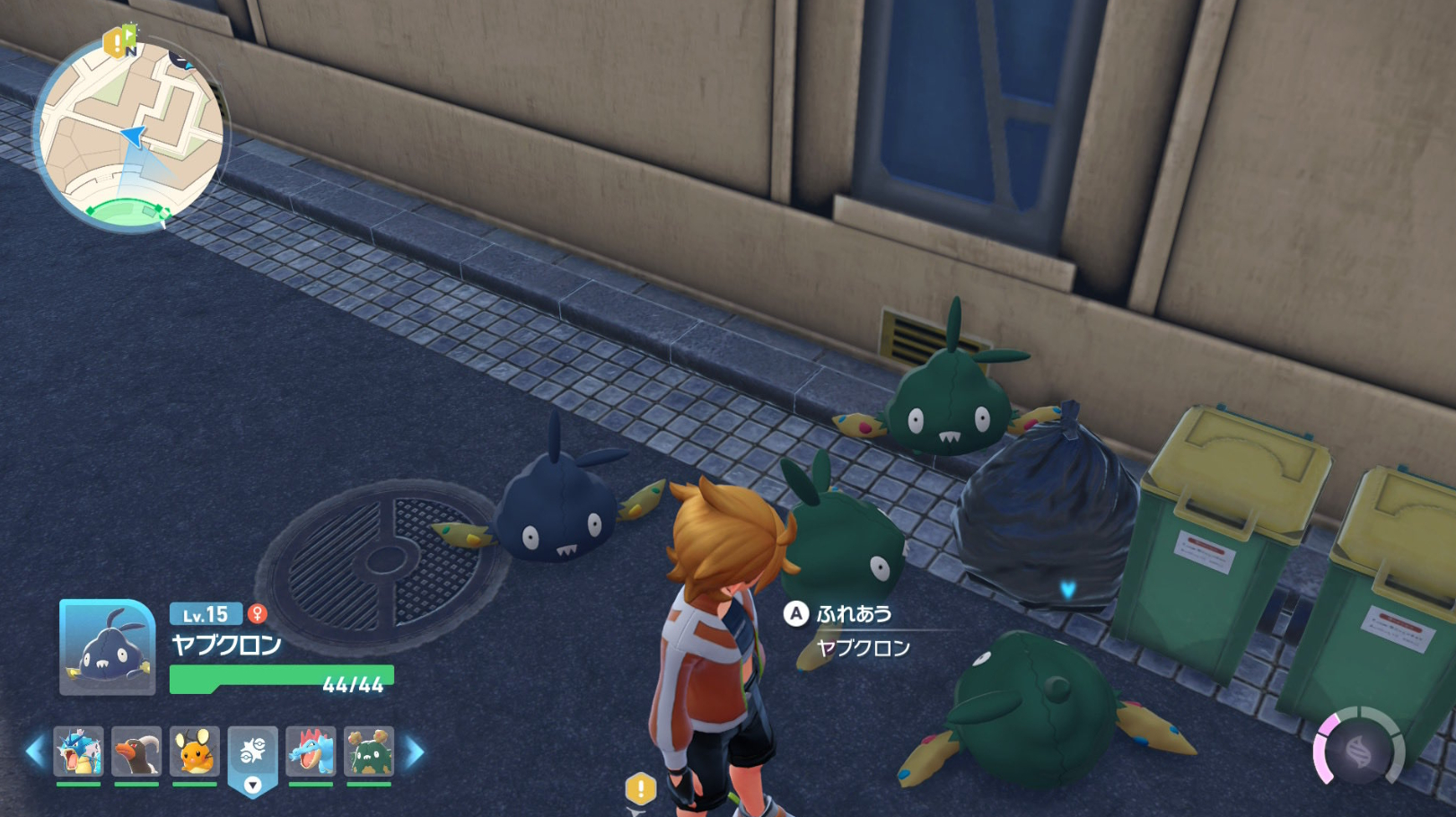
Task: Select the Feraligatr party slot
Action: coord(311,751)
